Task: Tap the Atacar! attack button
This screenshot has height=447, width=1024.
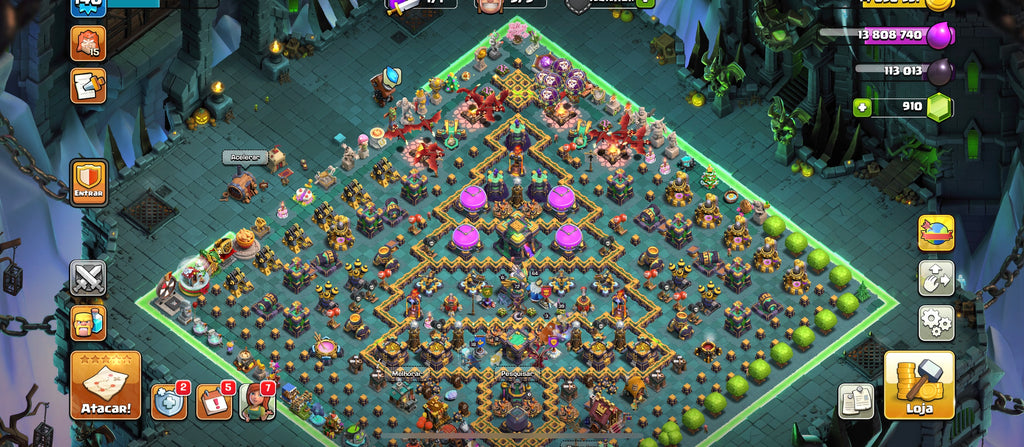Action: (x=105, y=385)
